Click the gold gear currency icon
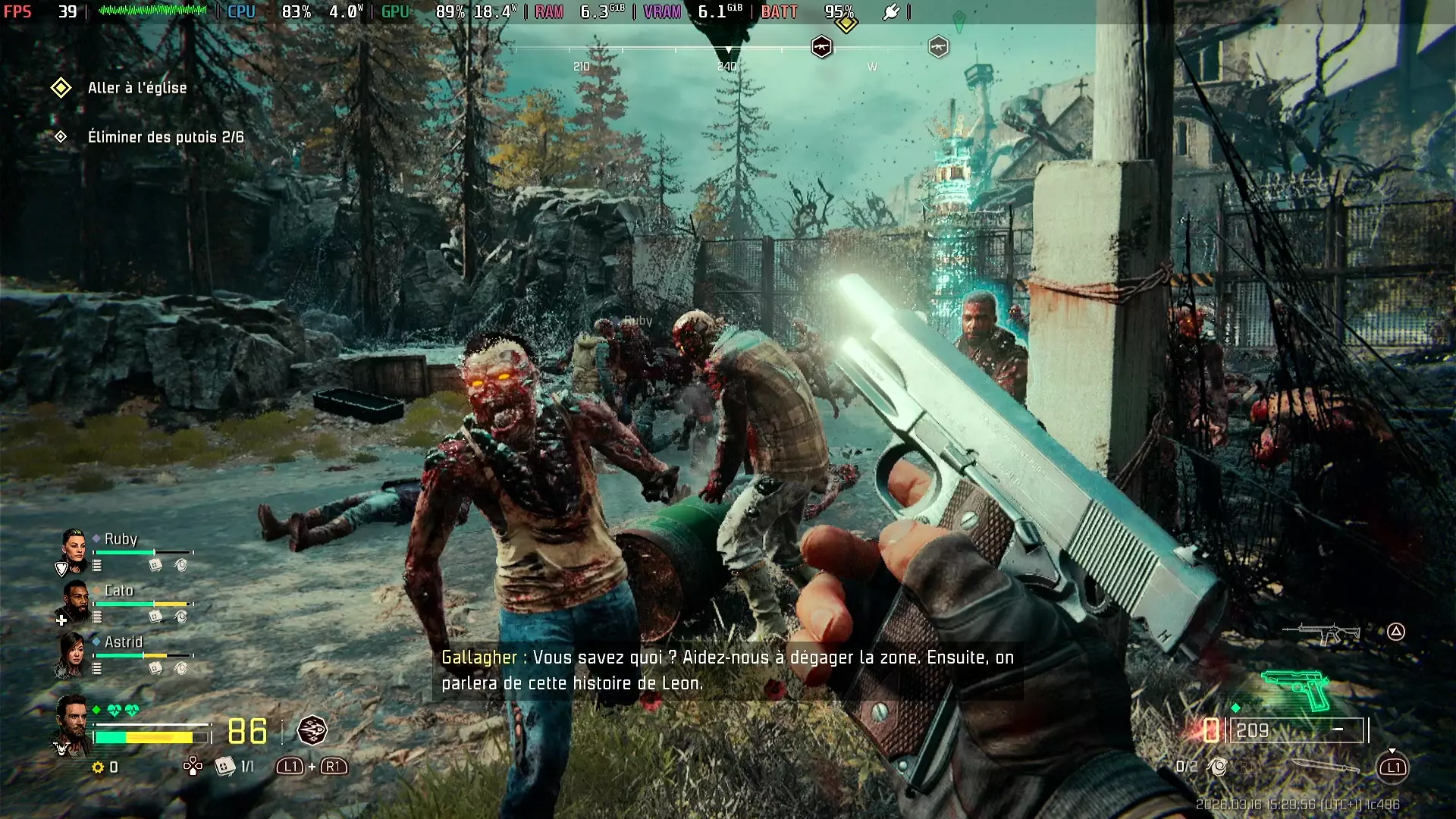The height and width of the screenshot is (819, 1456). tap(98, 767)
